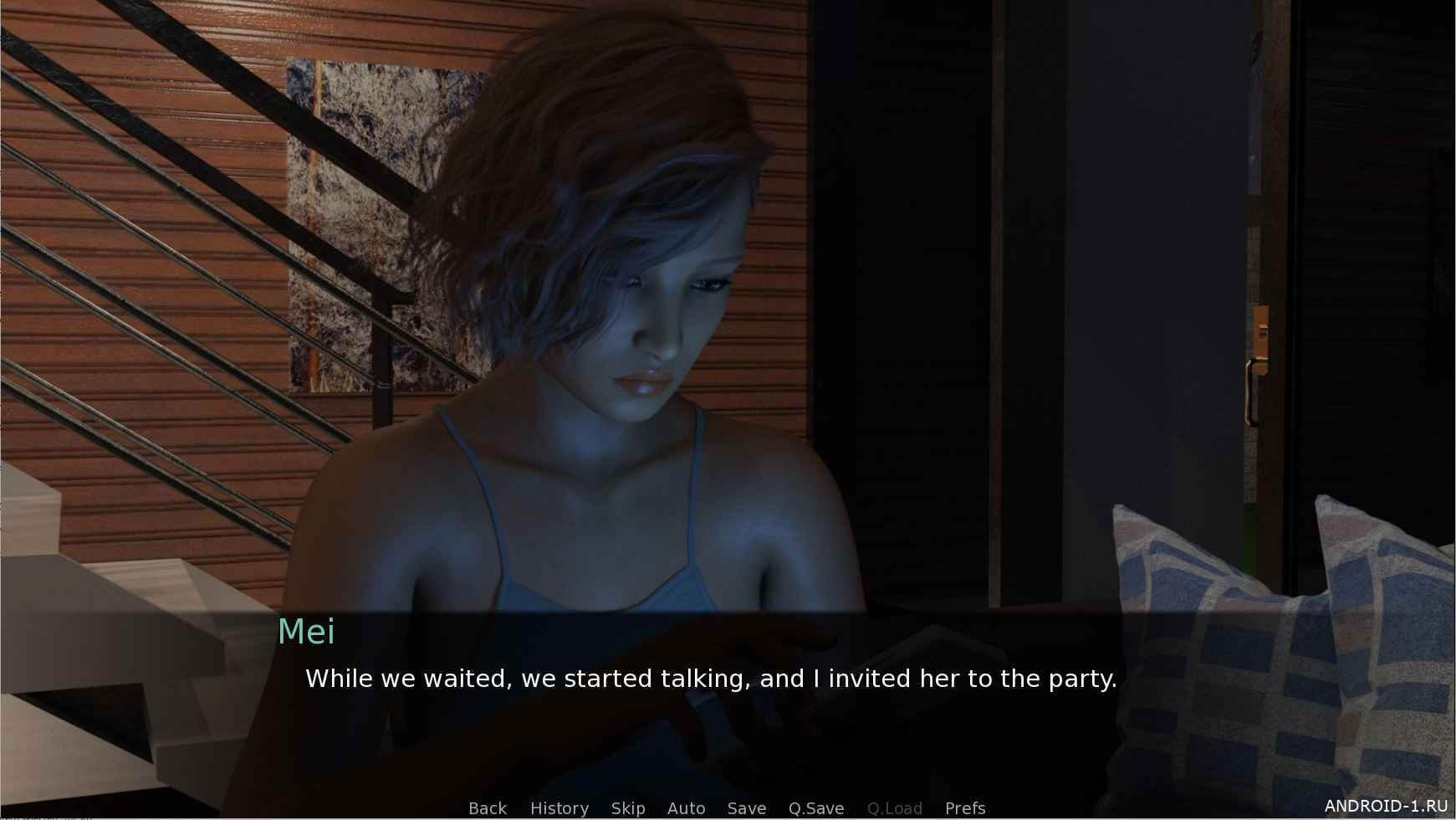Toggle Auto-advance dialogue
The width and height of the screenshot is (1456, 820).
tap(686, 808)
